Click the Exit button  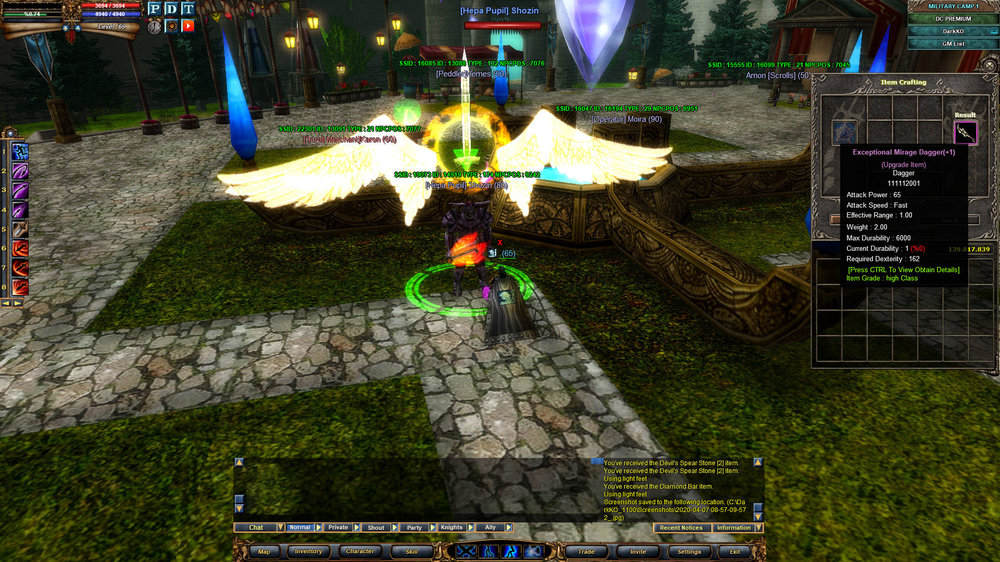(x=735, y=551)
